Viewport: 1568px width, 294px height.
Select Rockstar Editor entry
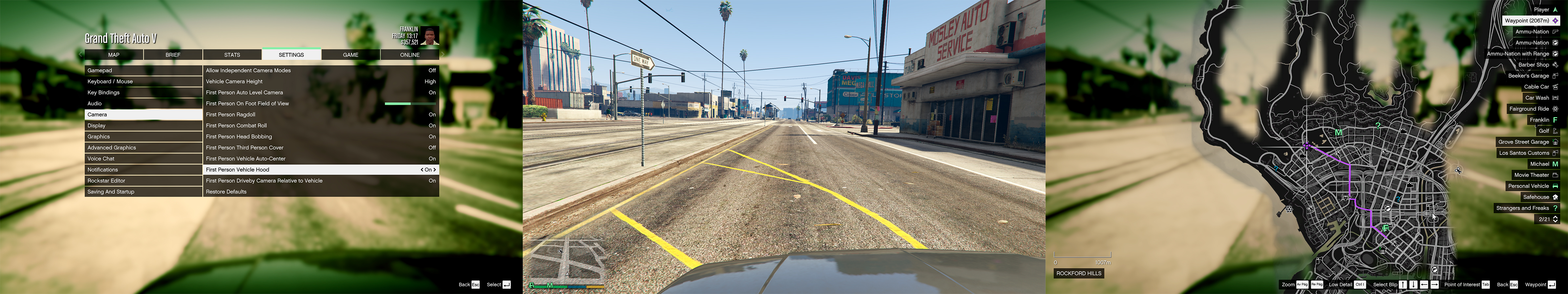click(143, 181)
